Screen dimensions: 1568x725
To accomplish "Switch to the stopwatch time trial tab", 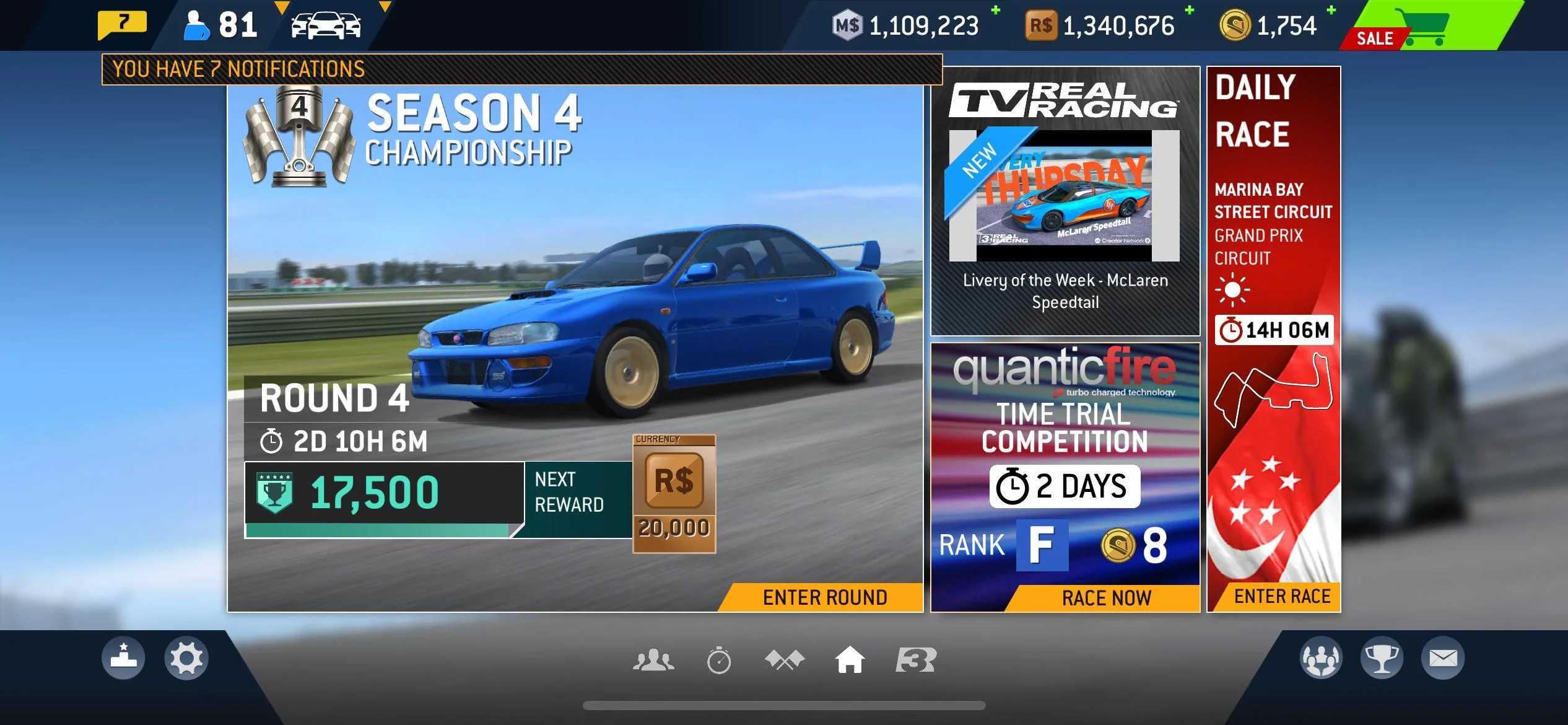I will point(718,660).
